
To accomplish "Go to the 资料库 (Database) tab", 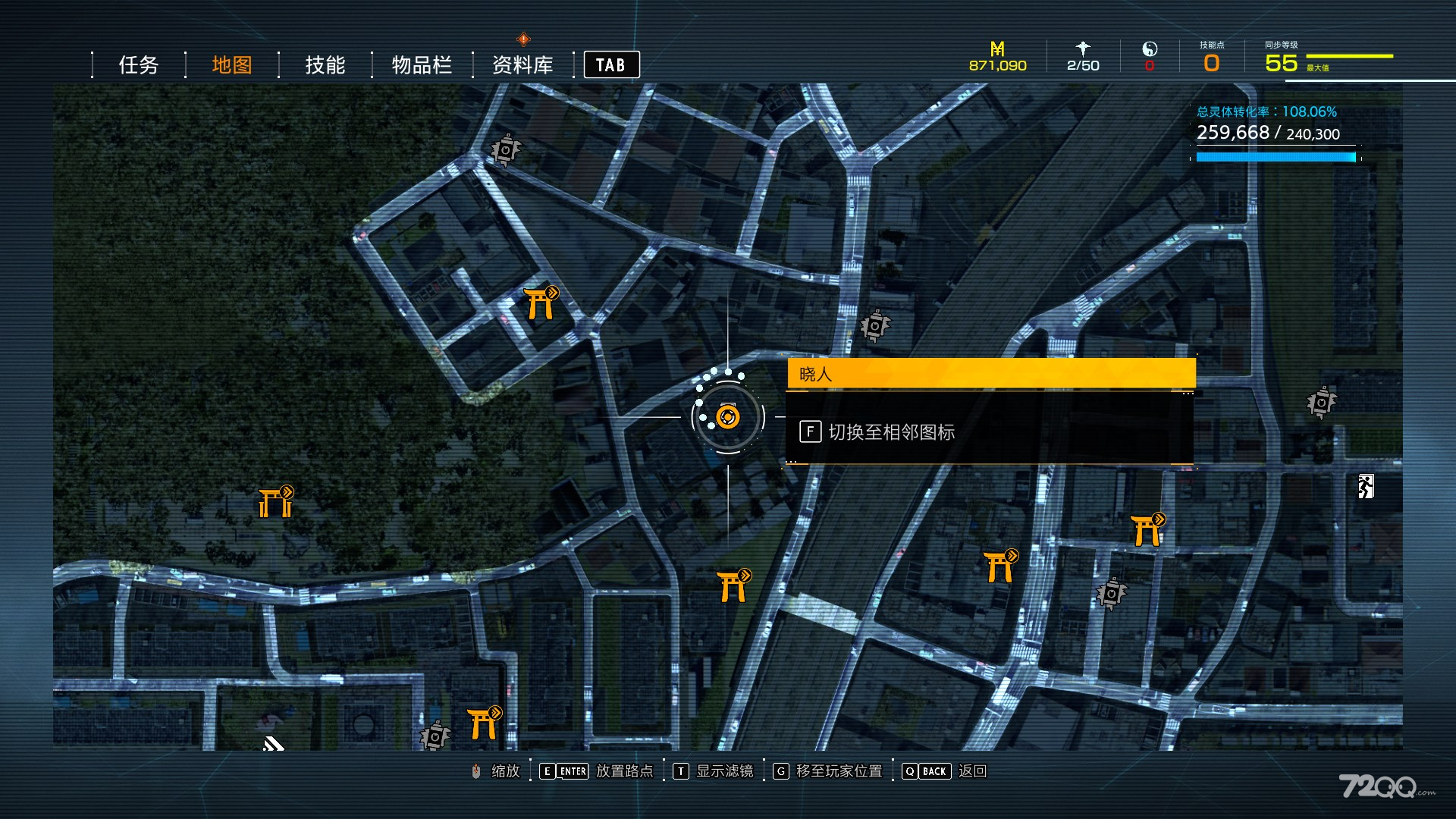I will click(x=522, y=65).
